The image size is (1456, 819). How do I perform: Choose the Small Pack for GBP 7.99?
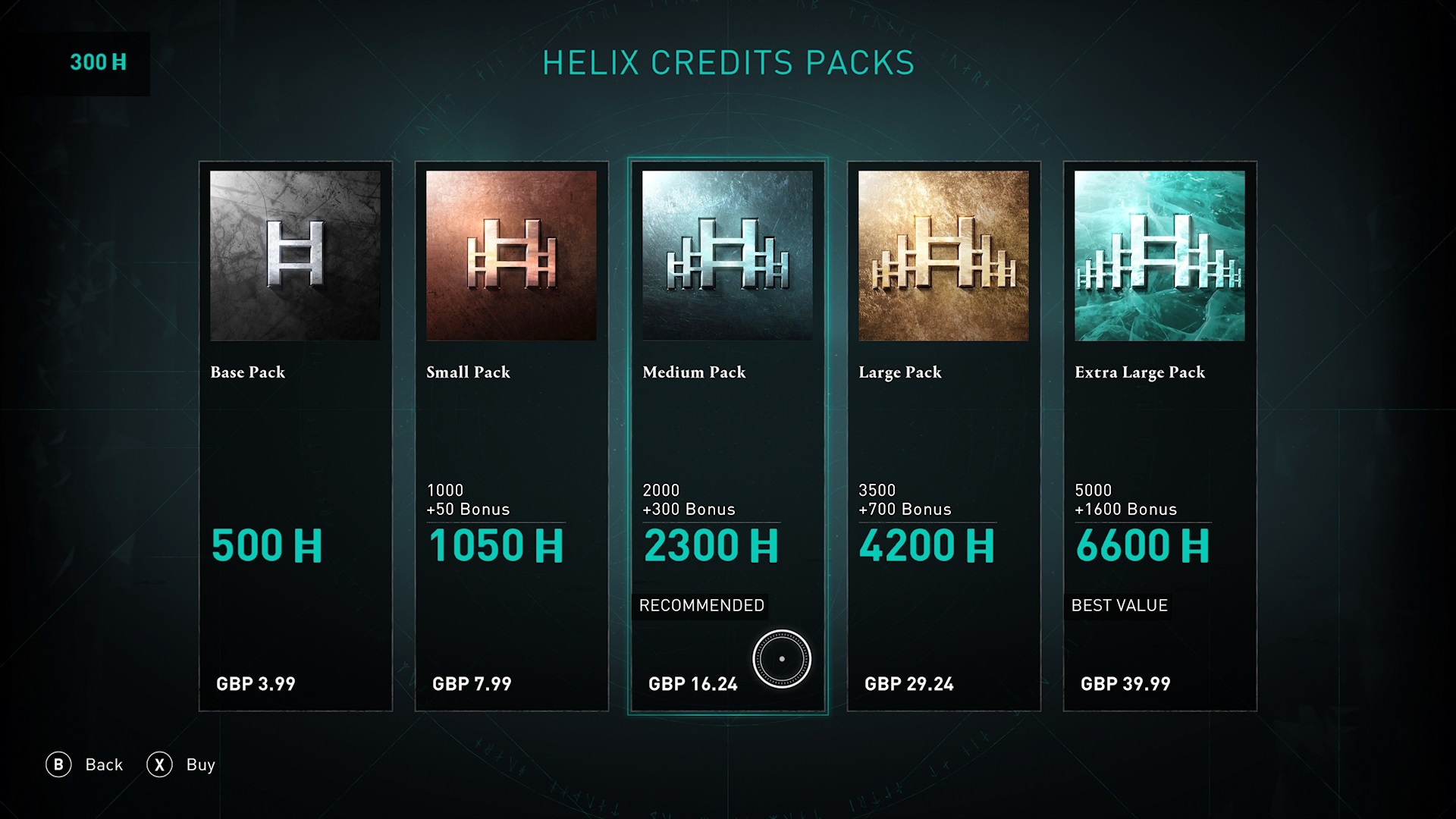(x=511, y=436)
